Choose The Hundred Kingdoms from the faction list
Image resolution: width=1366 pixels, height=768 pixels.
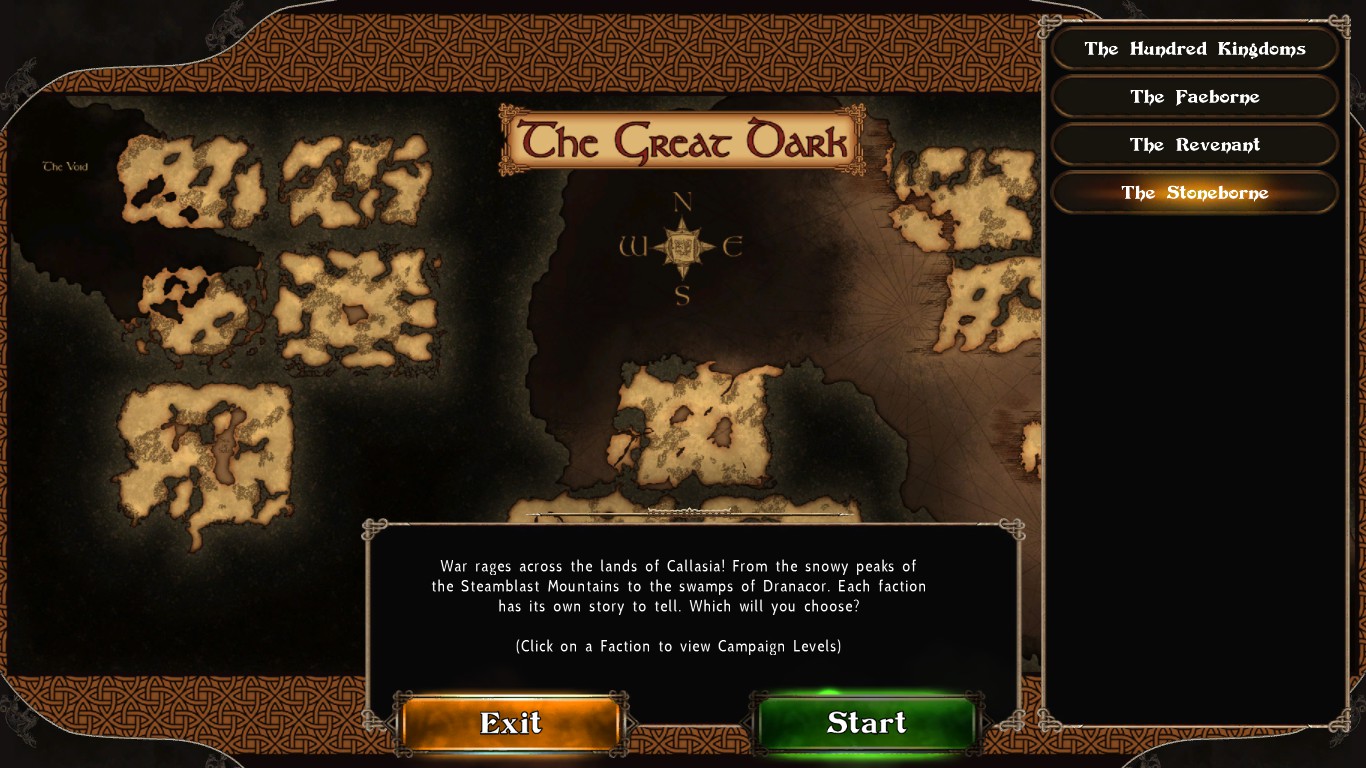tap(1194, 49)
